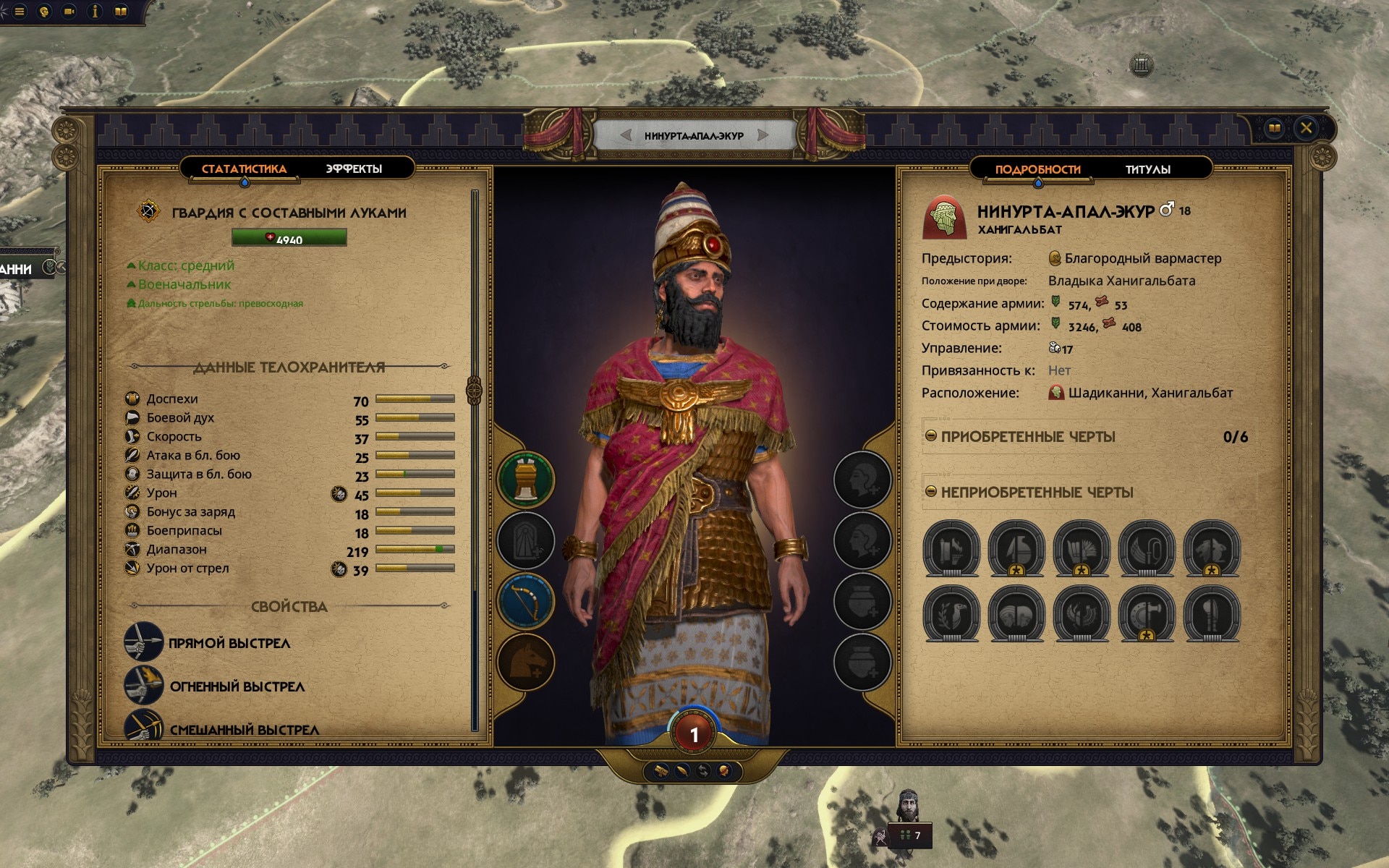1389x868 pixels.
Task: Select the equipped bow weapon slot
Action: click(526, 601)
